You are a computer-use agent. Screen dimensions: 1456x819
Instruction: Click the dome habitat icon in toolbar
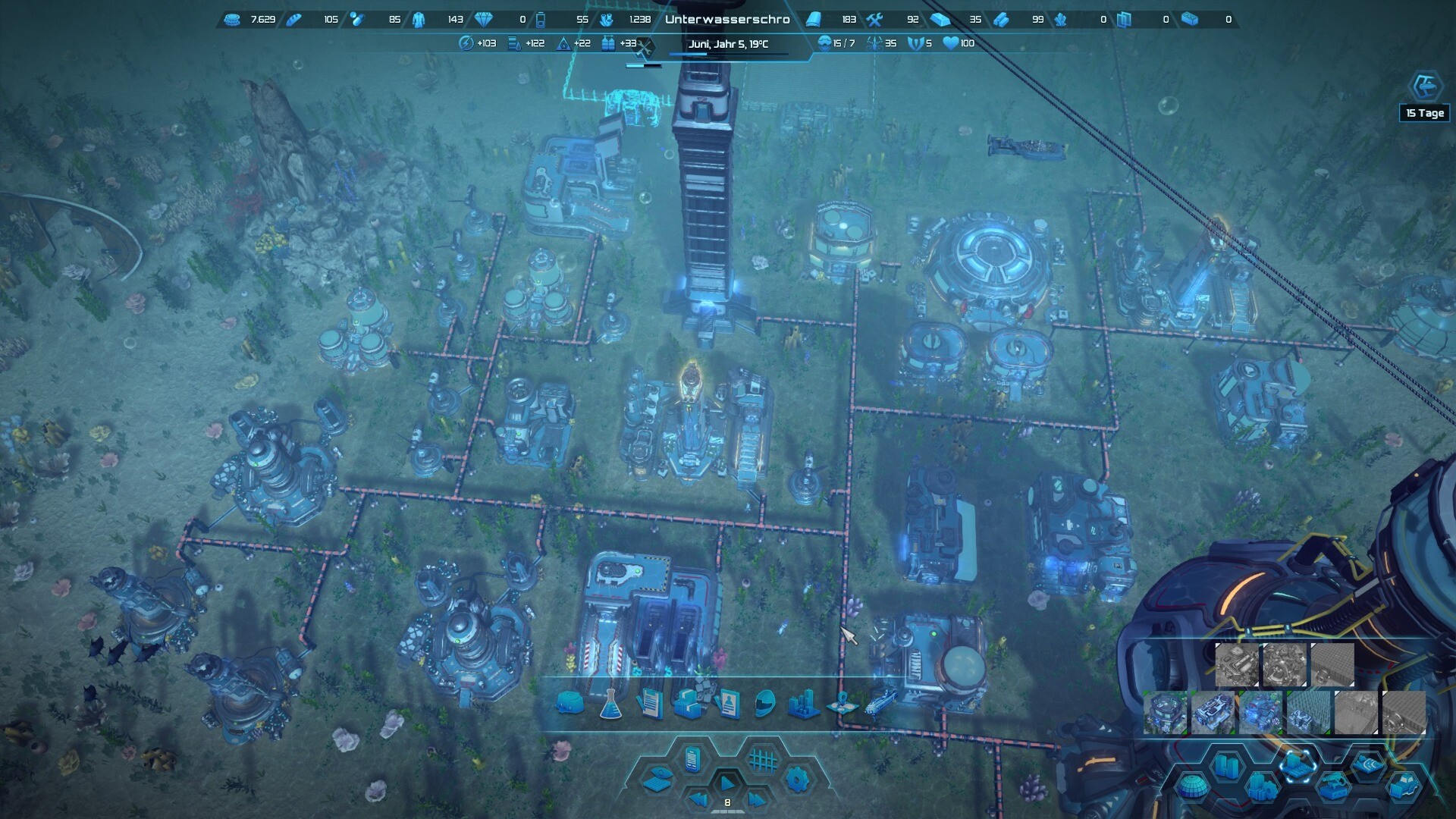[570, 704]
